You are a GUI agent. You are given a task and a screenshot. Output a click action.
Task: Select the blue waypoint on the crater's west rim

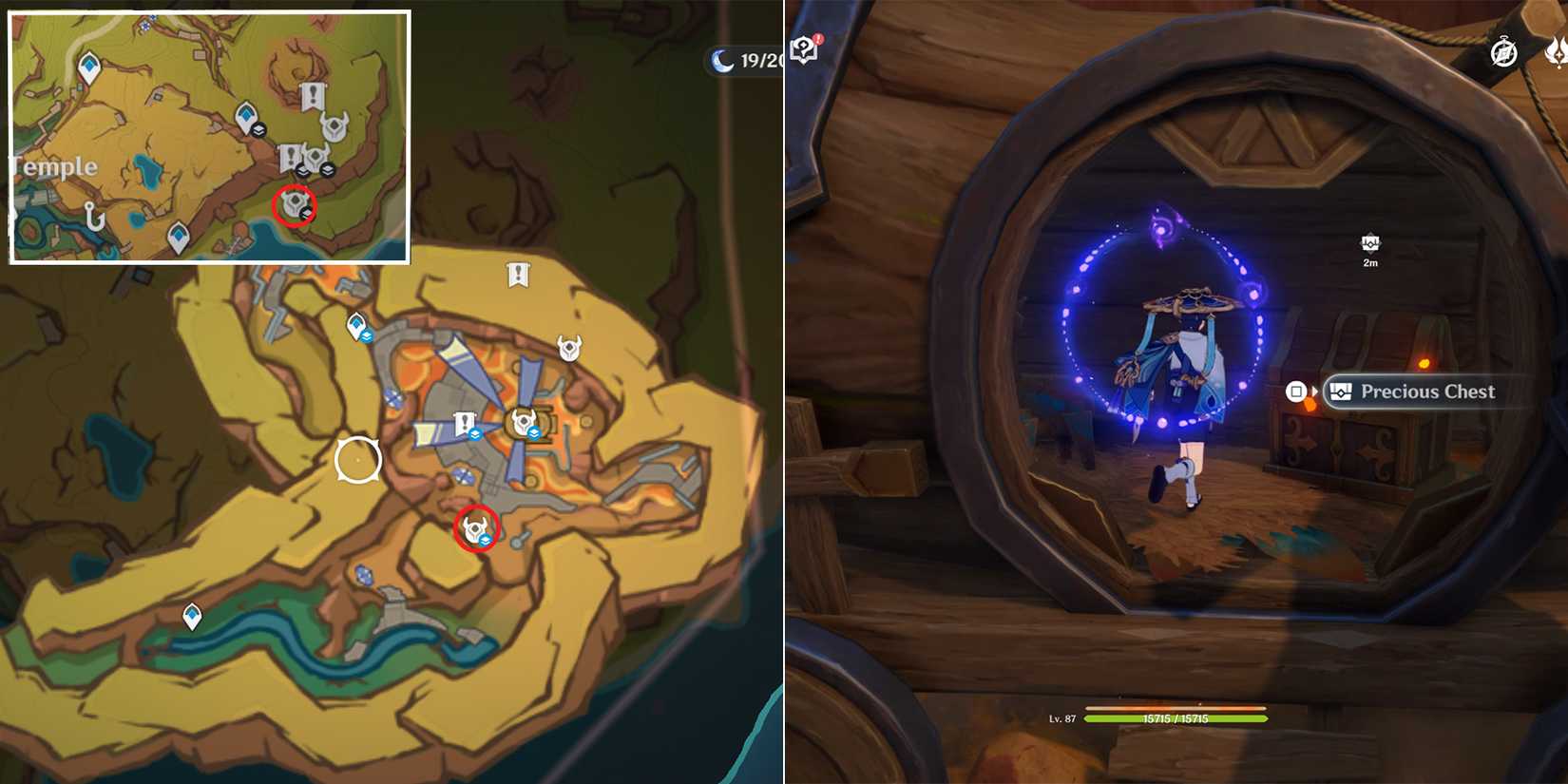pyautogui.click(x=356, y=324)
